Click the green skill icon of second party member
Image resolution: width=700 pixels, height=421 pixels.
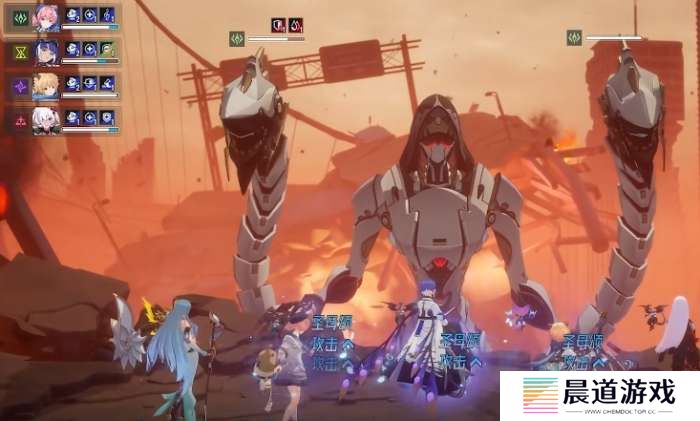[107, 49]
